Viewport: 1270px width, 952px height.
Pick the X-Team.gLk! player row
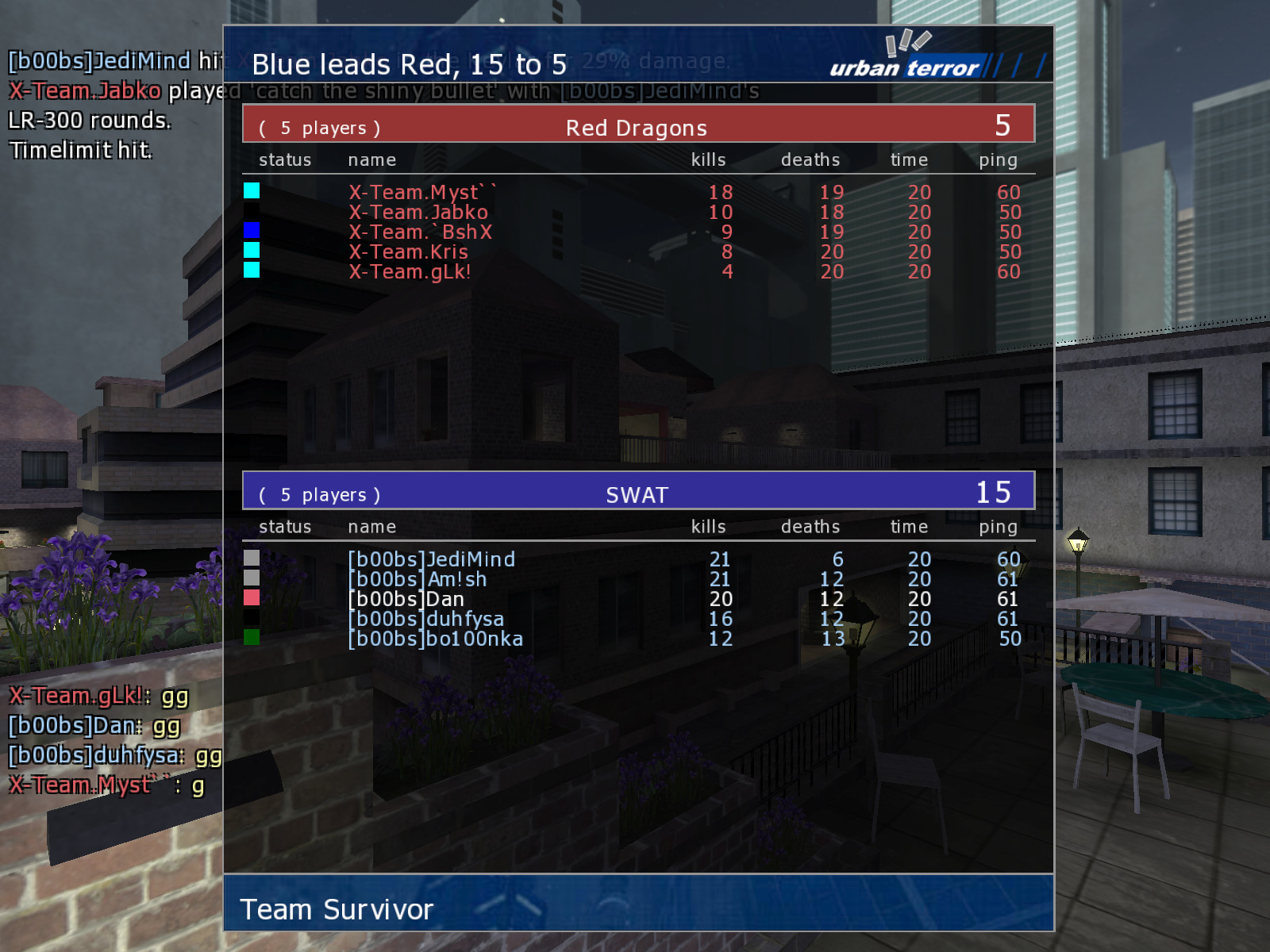coord(410,272)
